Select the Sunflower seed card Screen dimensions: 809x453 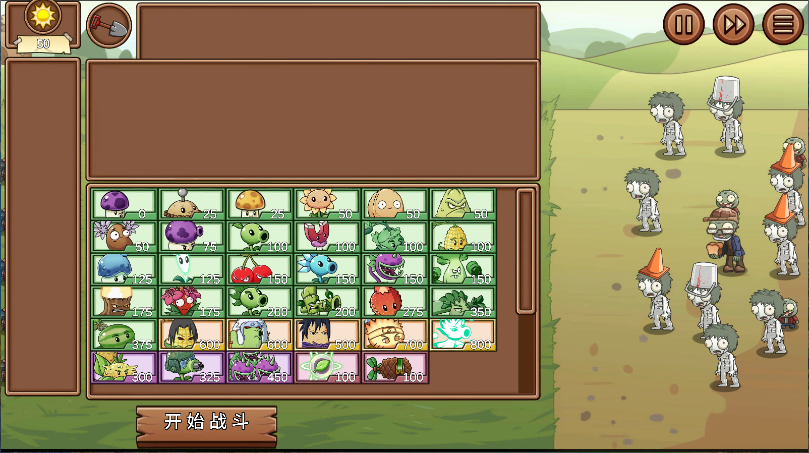coord(326,204)
